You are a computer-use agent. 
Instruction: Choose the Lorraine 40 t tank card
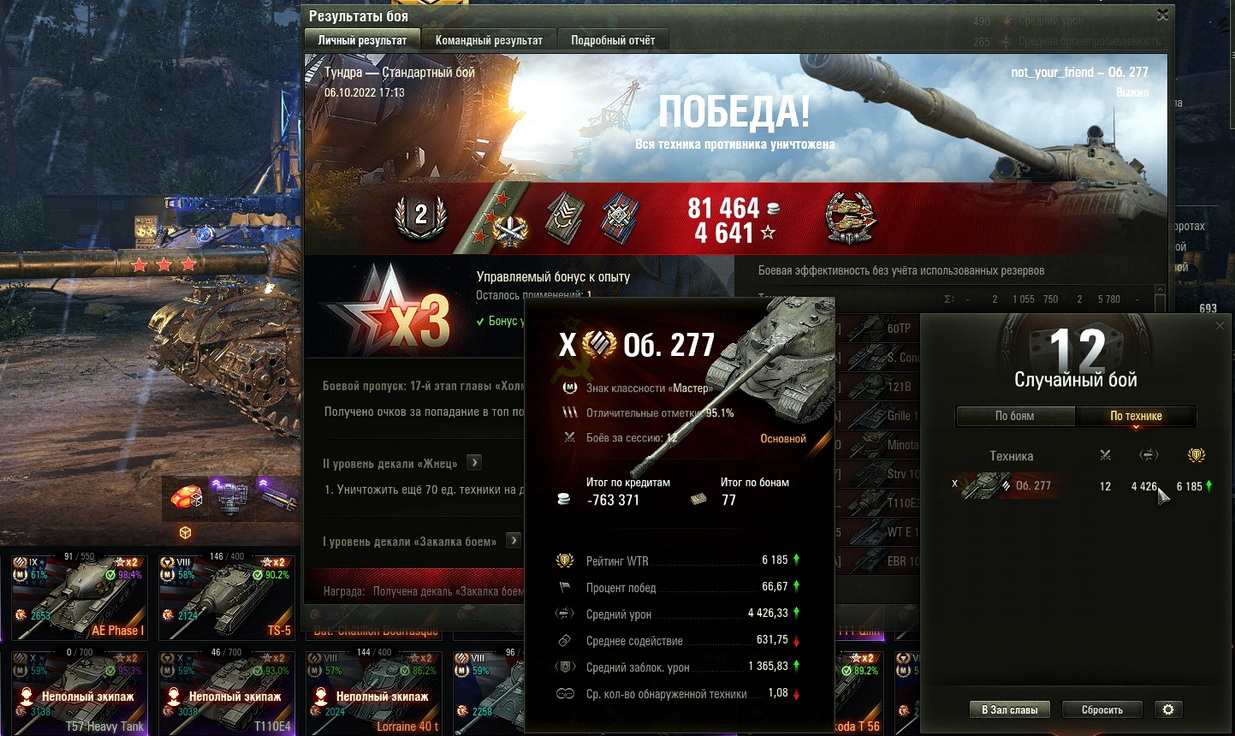372,692
